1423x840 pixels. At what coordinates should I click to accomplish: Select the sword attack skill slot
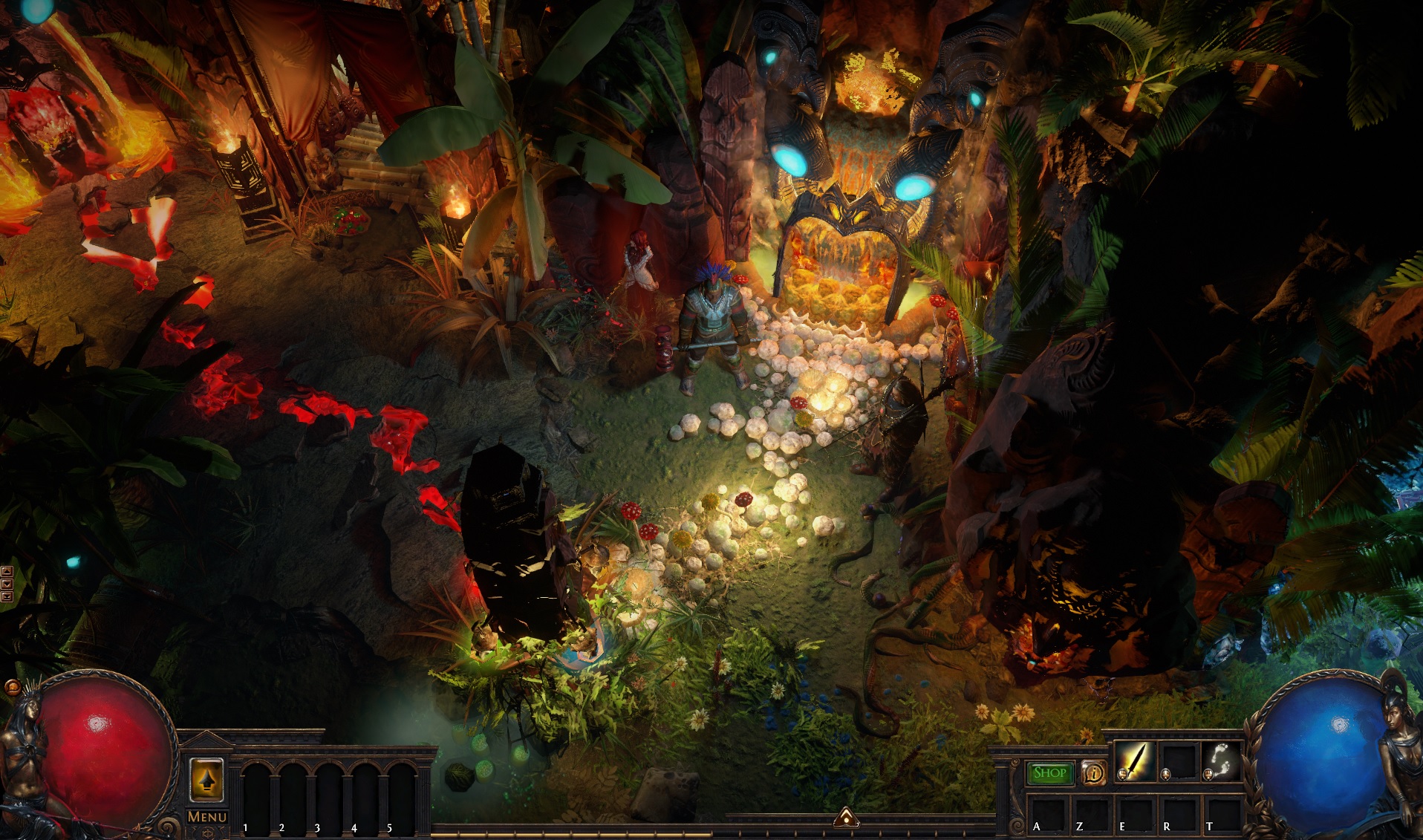pos(1134,762)
